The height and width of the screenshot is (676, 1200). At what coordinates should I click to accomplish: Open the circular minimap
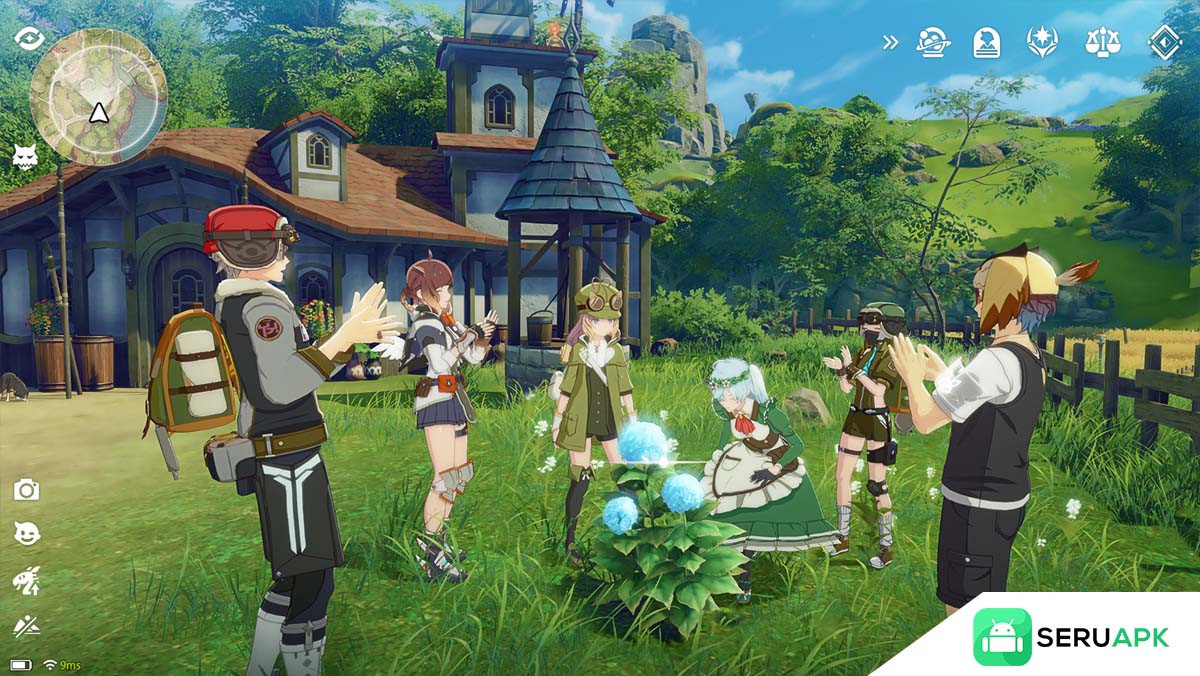97,97
